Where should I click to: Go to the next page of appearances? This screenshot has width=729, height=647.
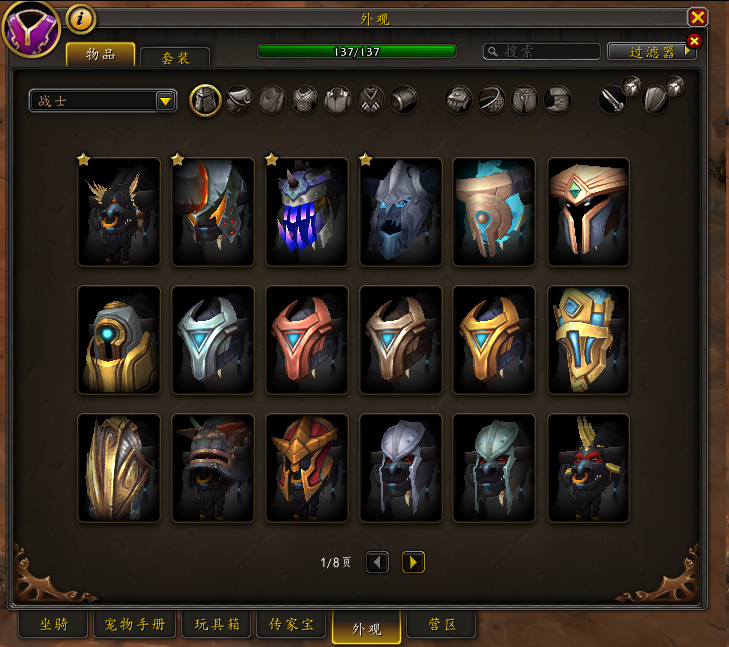(x=413, y=562)
